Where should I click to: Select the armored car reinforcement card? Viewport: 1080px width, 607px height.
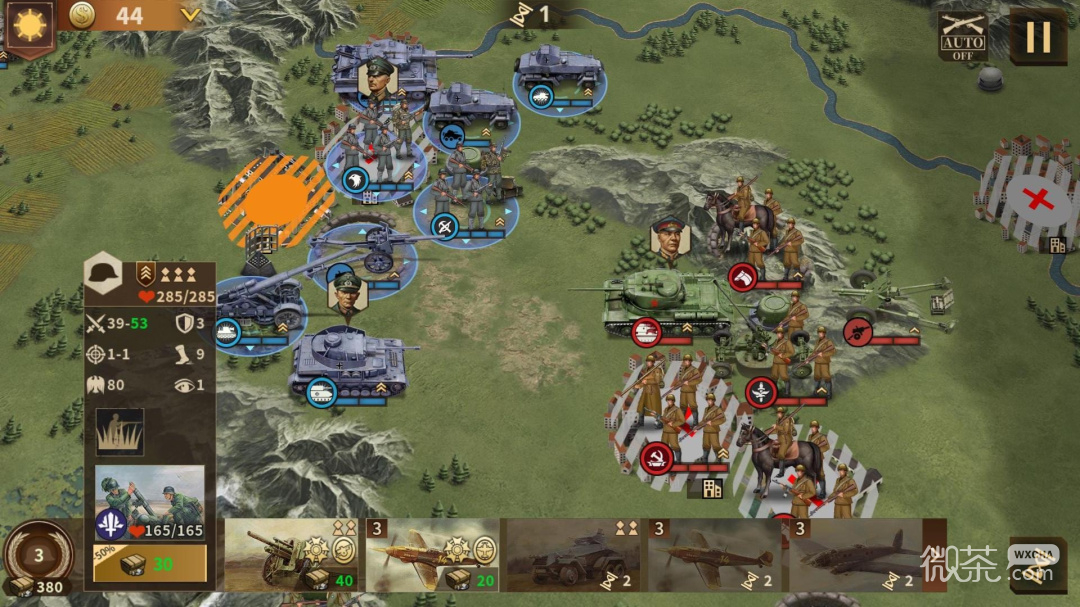coord(573,555)
